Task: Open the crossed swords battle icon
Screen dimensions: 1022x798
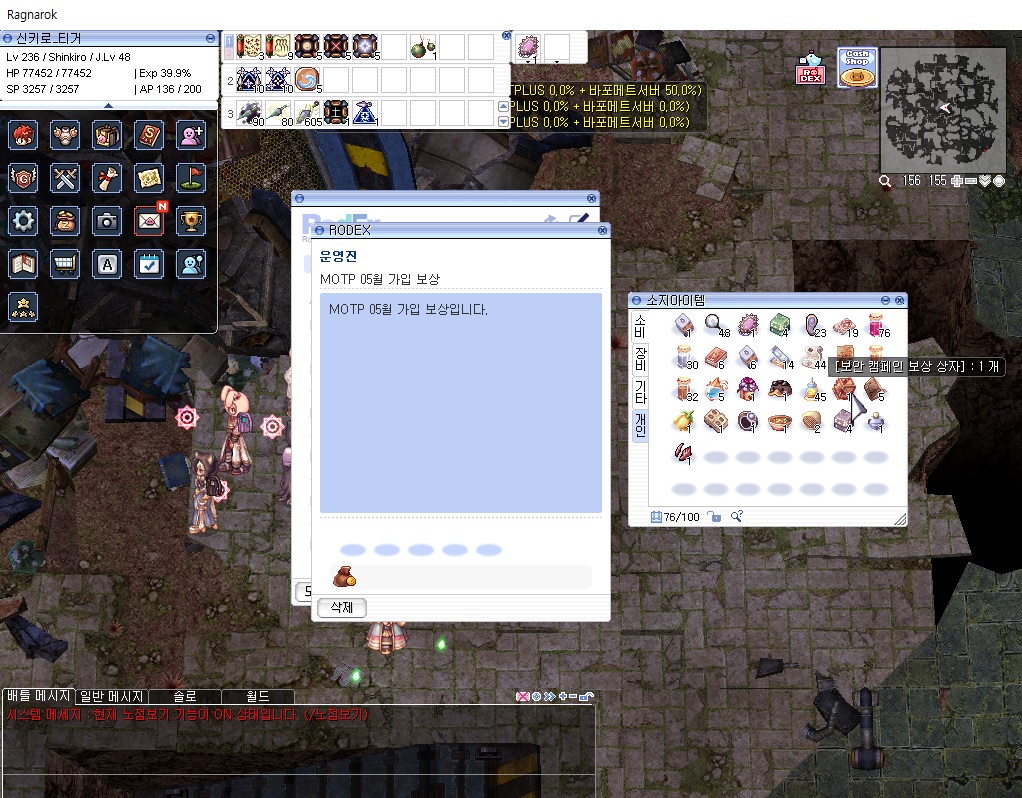Action: [x=65, y=178]
